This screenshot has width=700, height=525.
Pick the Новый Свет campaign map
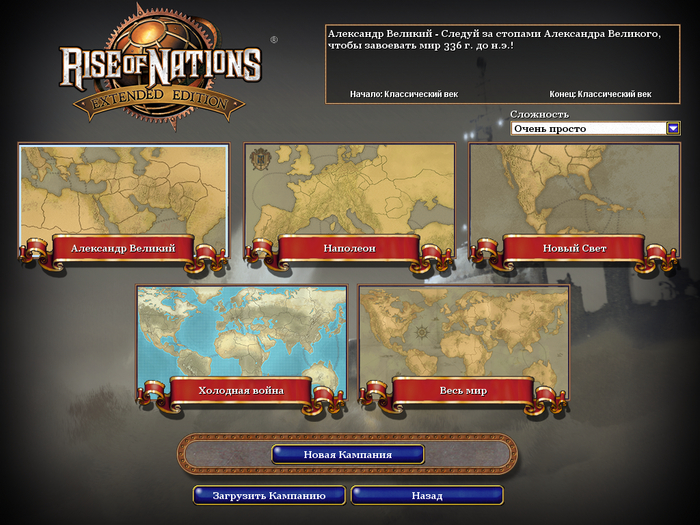click(574, 200)
